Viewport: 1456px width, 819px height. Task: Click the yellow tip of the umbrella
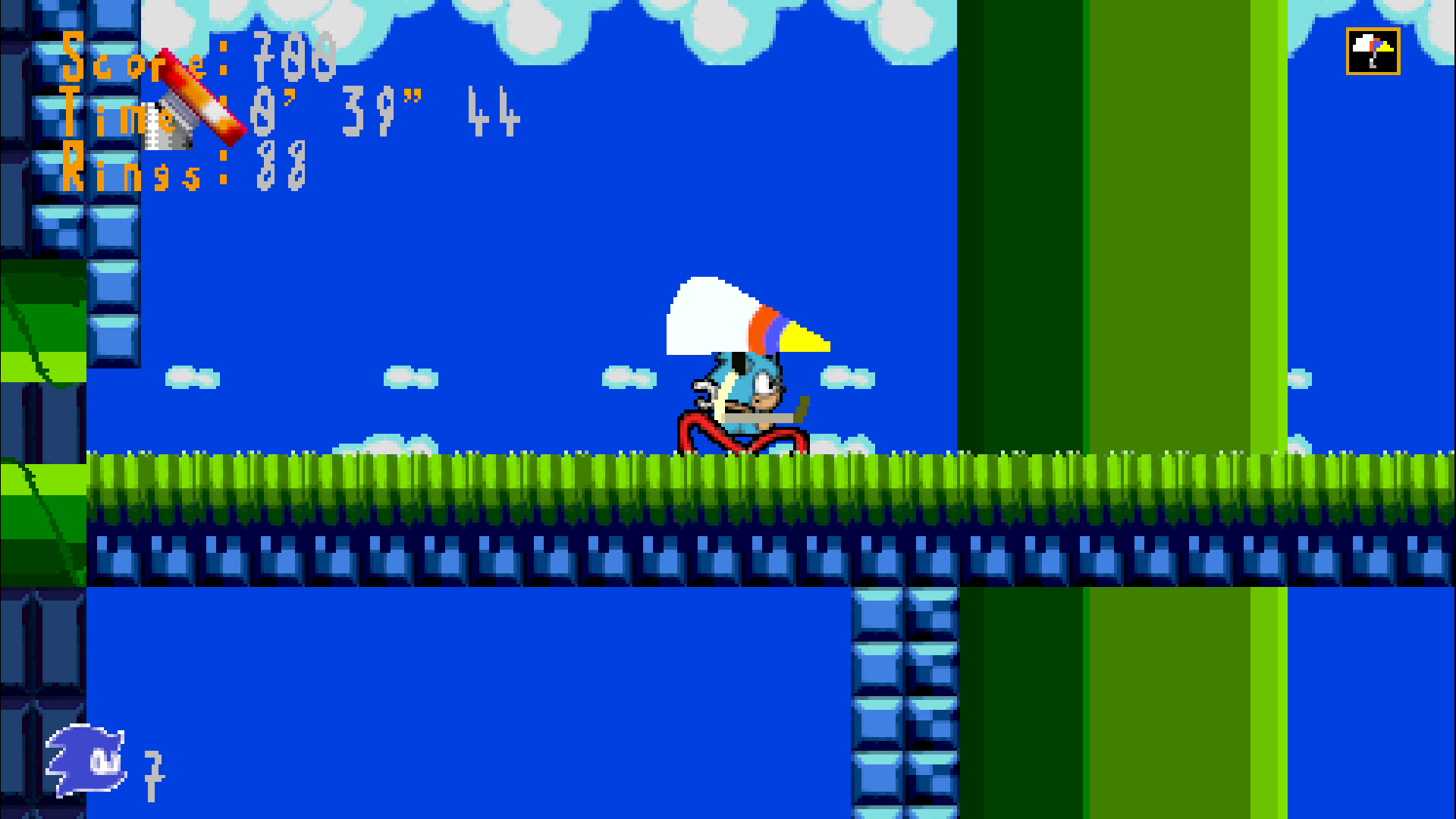tap(805, 337)
